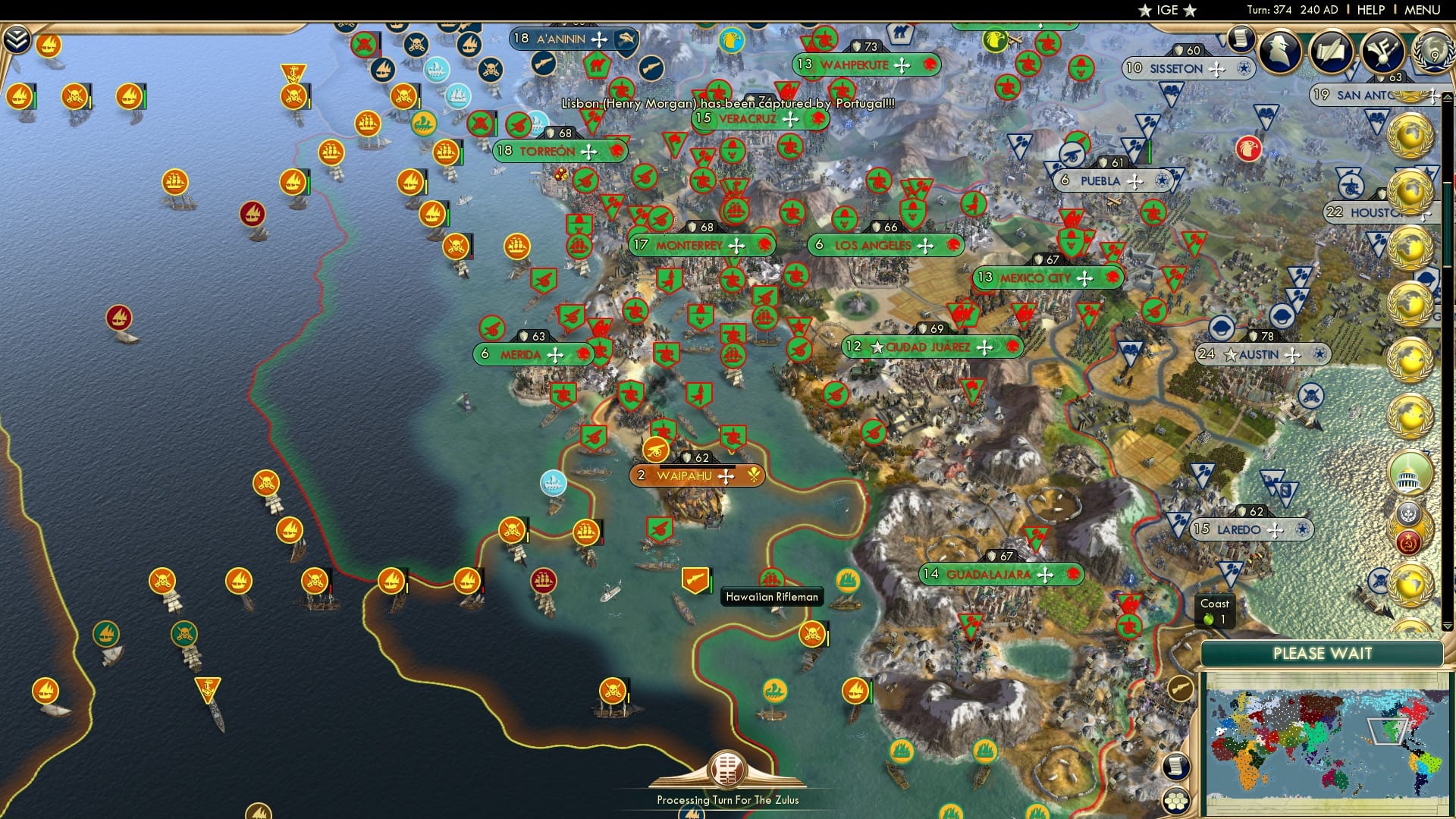The image size is (1456, 819).
Task: Open the Culture overview brush icon
Action: point(1382,52)
